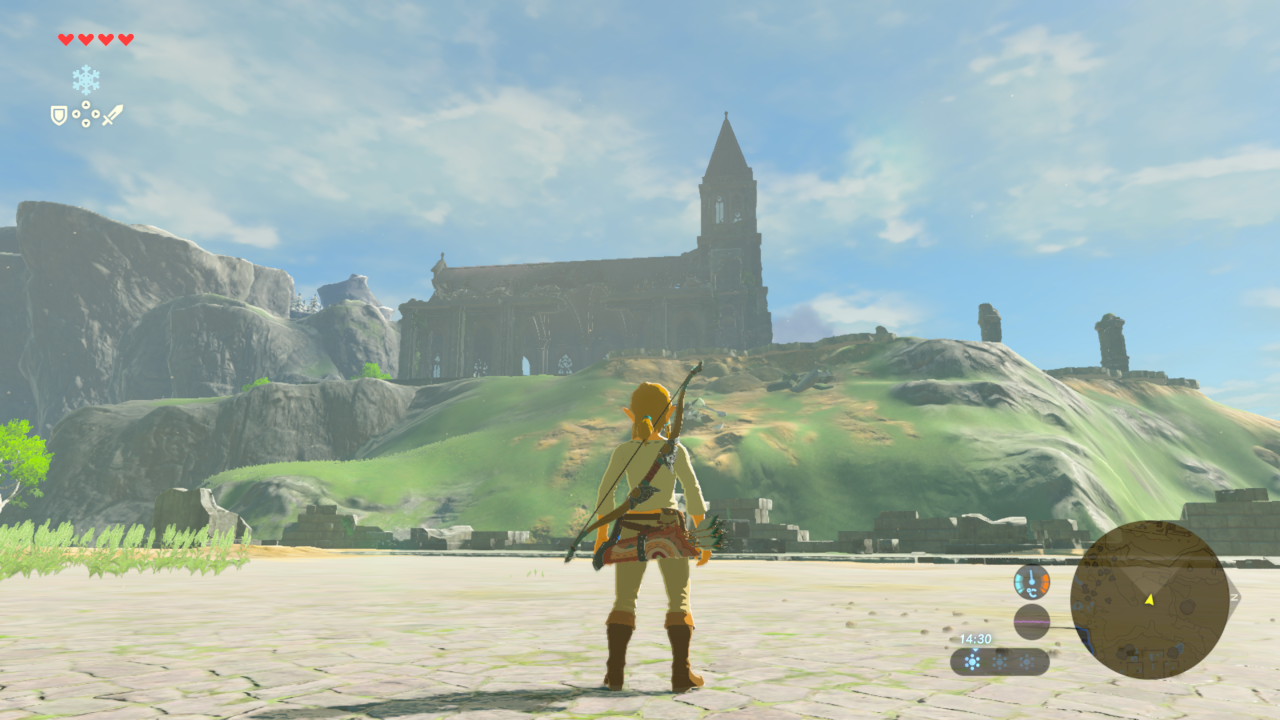Choose the shield equipment icon
Viewport: 1280px width, 720px height.
[59, 115]
